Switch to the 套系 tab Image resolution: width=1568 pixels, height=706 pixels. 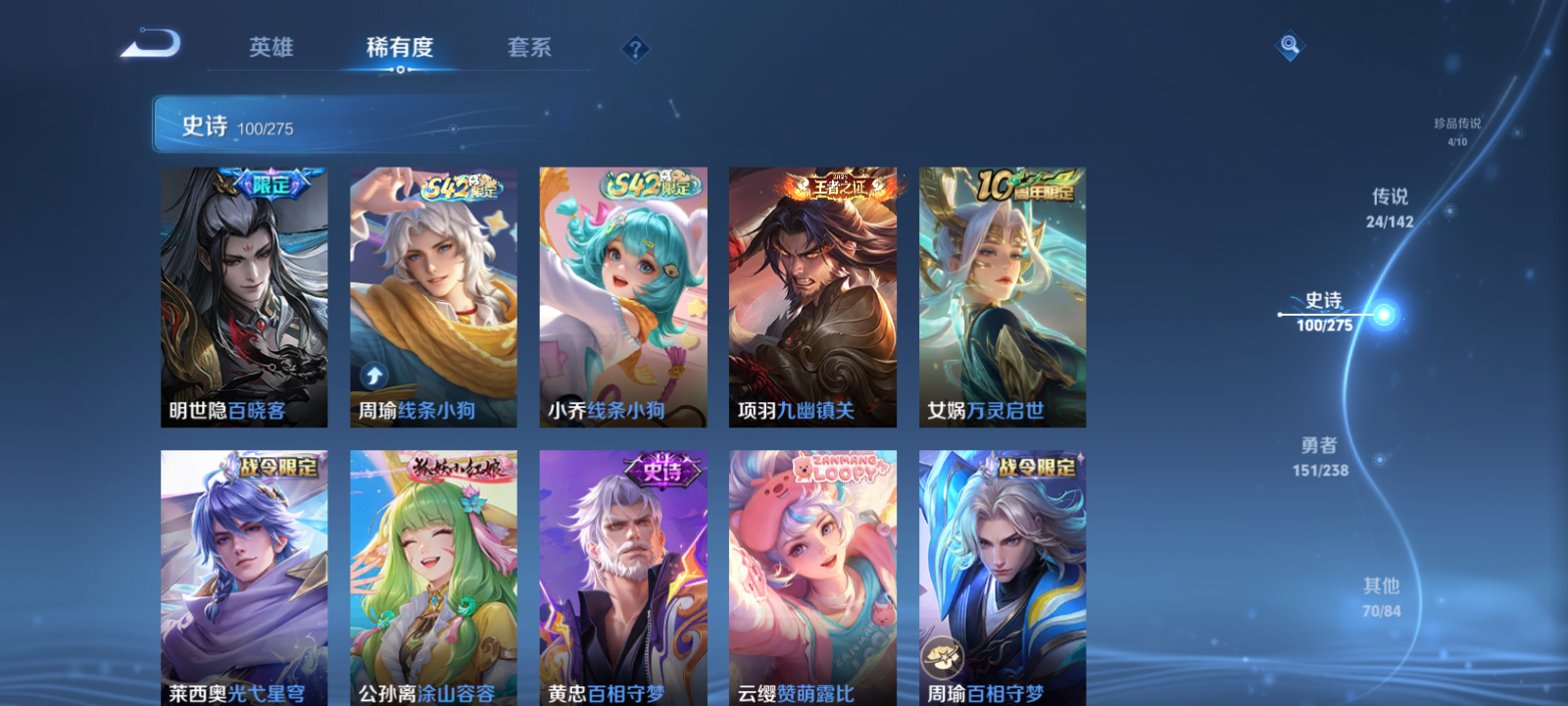coord(526,47)
